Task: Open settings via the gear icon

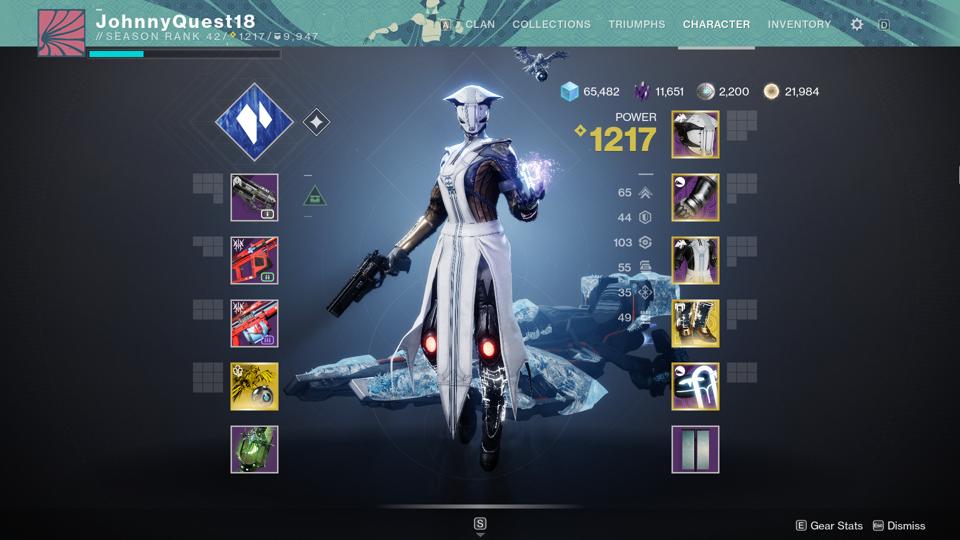Action: (x=857, y=24)
